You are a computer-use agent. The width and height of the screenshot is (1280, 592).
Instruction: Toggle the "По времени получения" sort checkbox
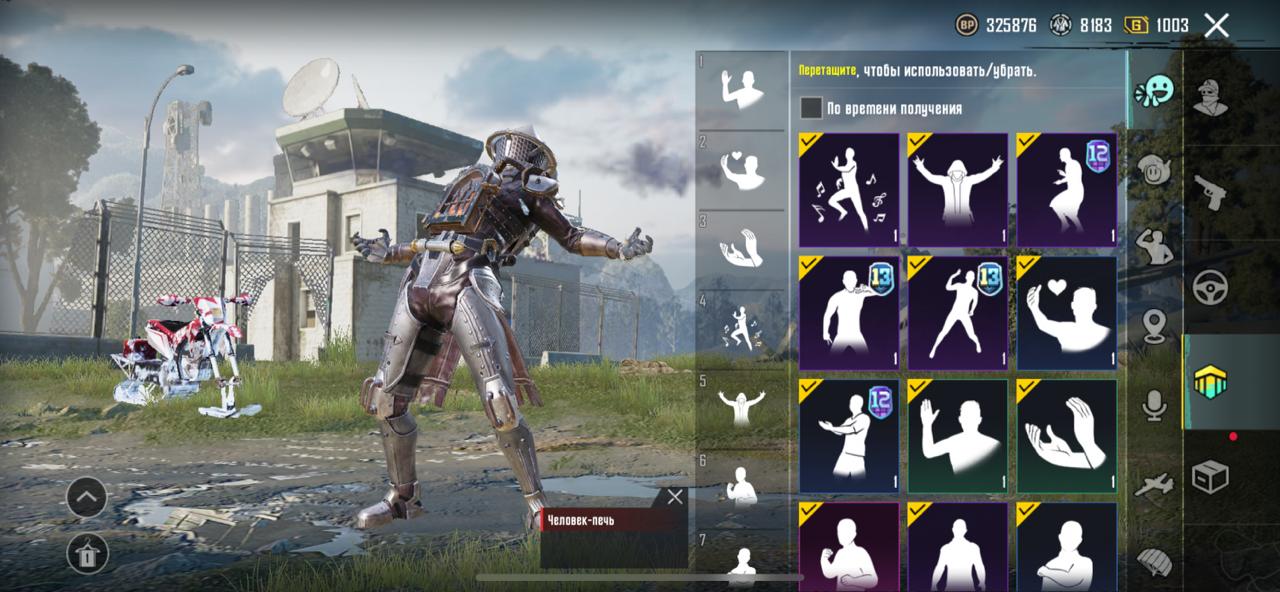[x=811, y=108]
